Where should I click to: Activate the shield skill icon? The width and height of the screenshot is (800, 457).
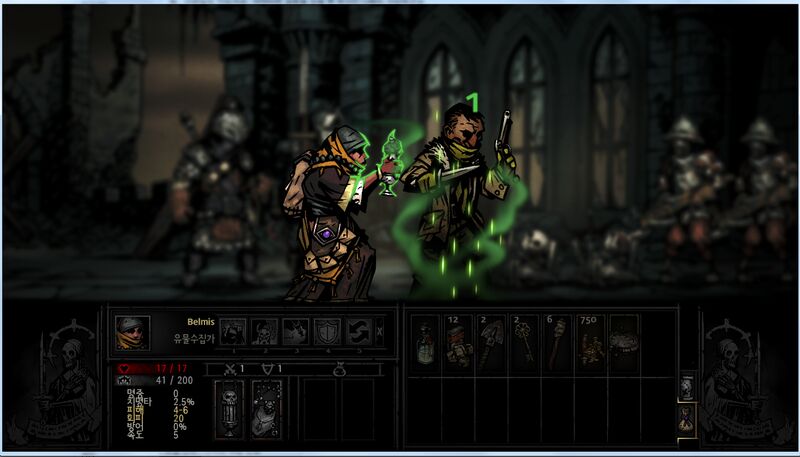[328, 332]
